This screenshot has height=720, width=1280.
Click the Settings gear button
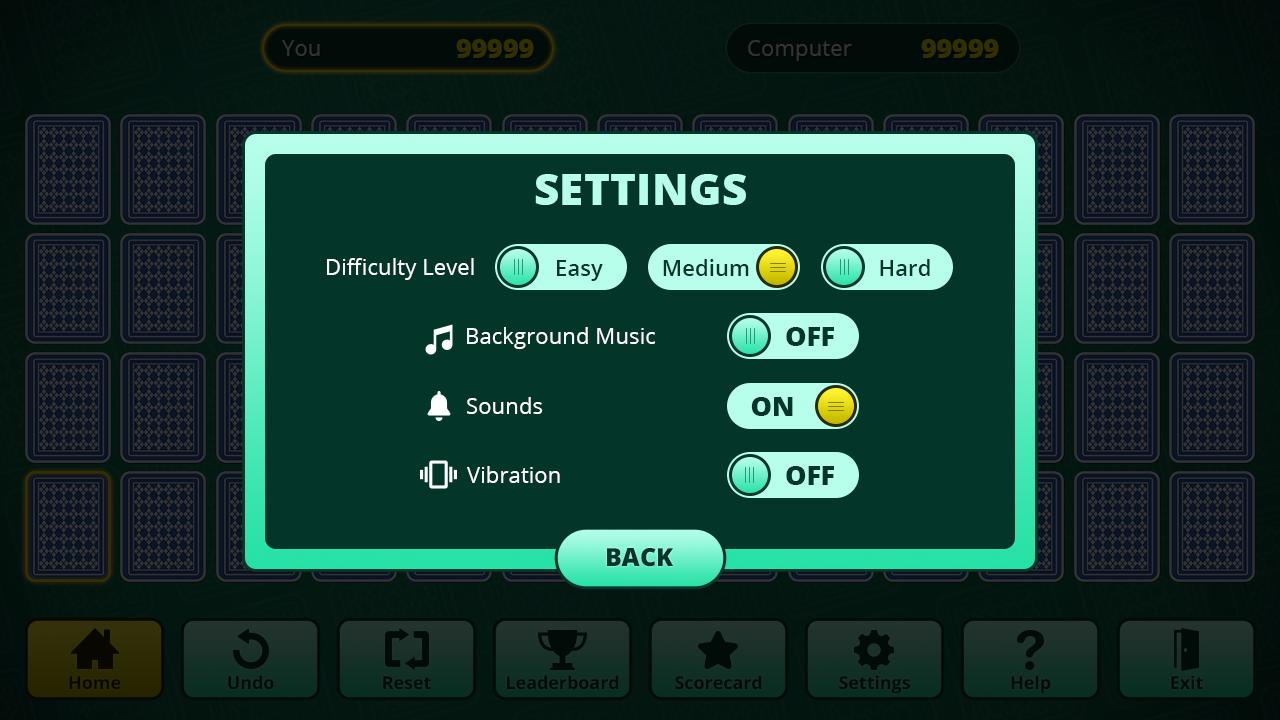coord(874,659)
